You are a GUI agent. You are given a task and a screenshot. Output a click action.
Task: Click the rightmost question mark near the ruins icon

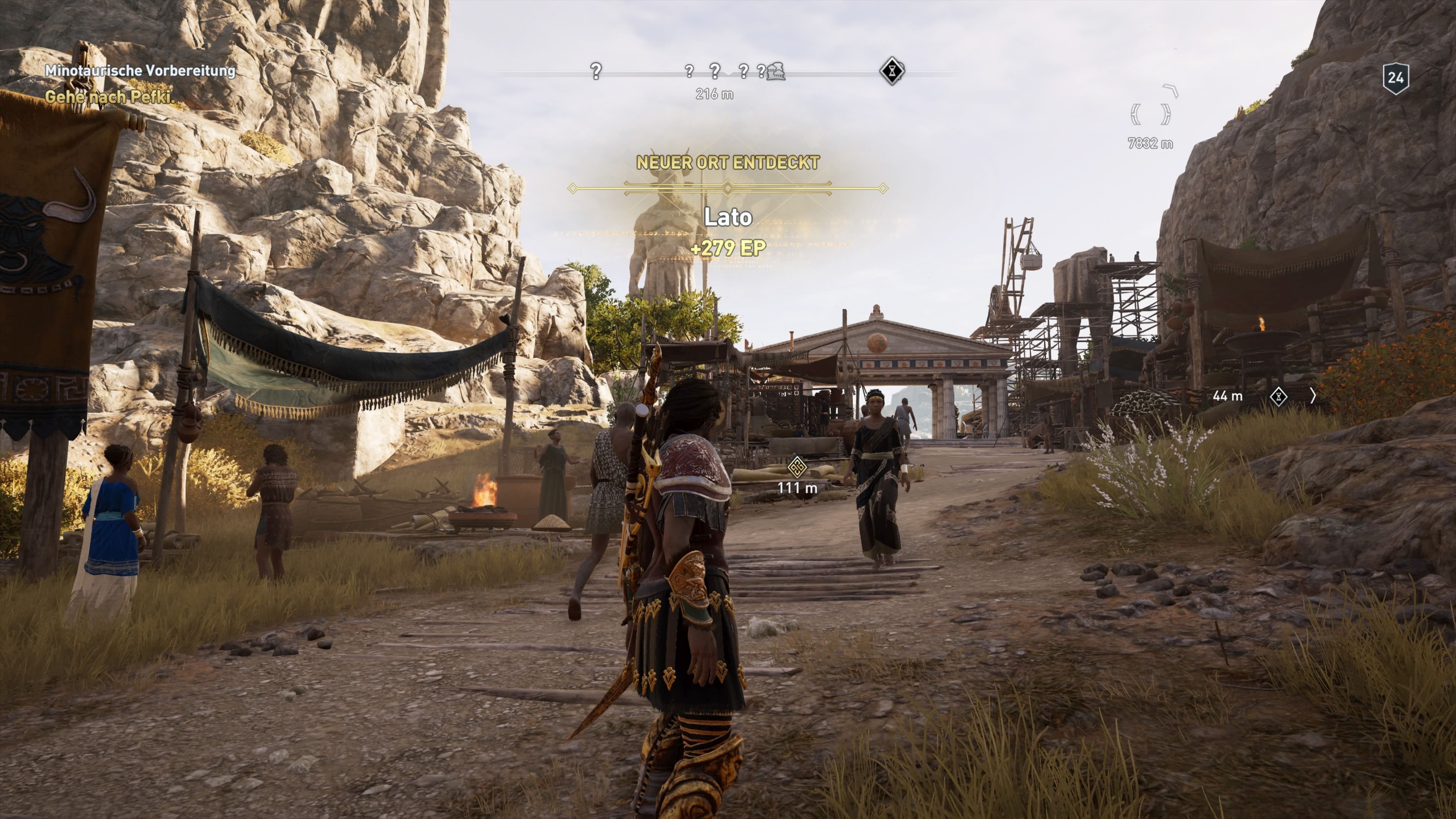762,72
